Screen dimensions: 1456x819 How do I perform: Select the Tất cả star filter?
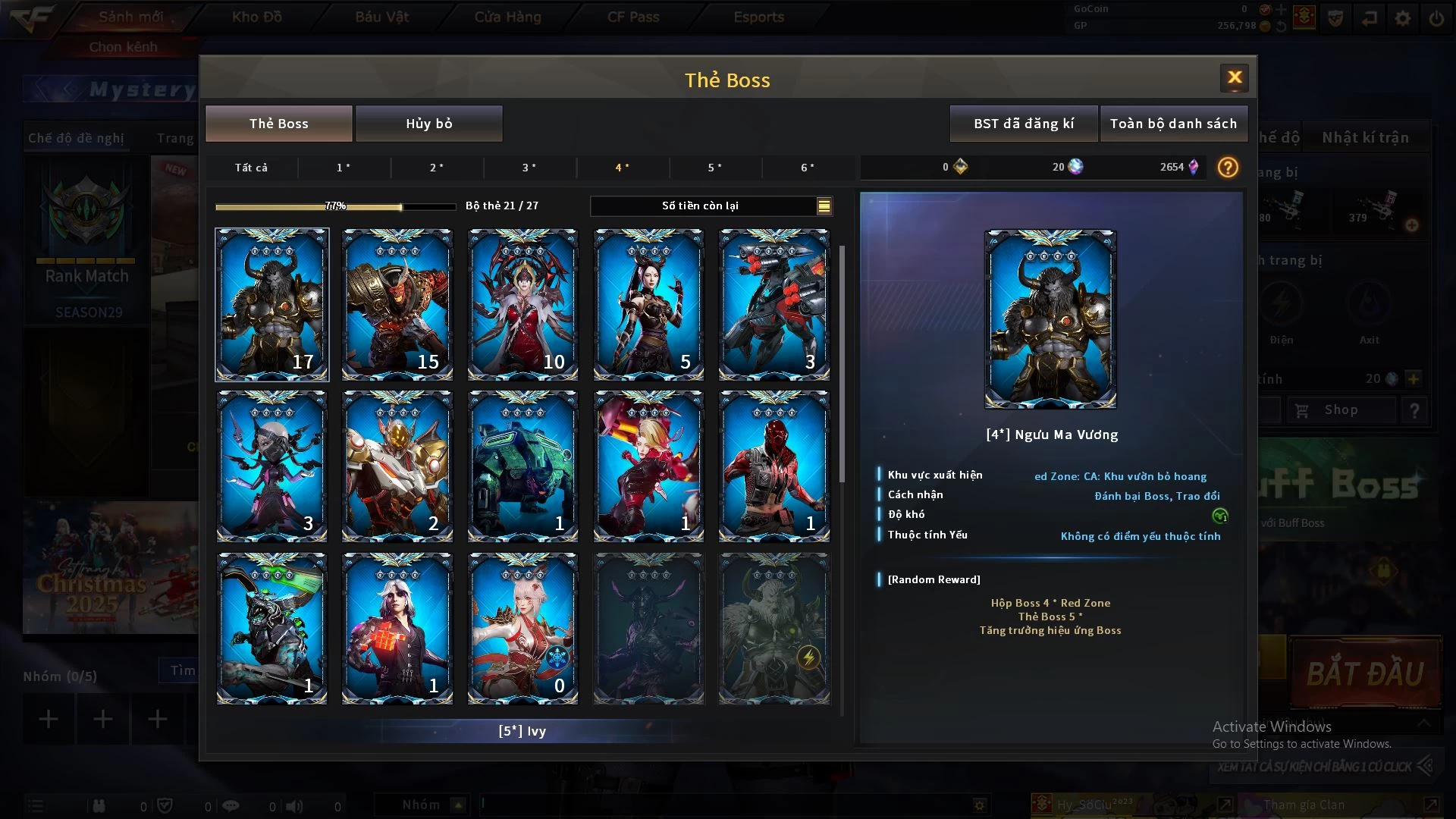251,168
